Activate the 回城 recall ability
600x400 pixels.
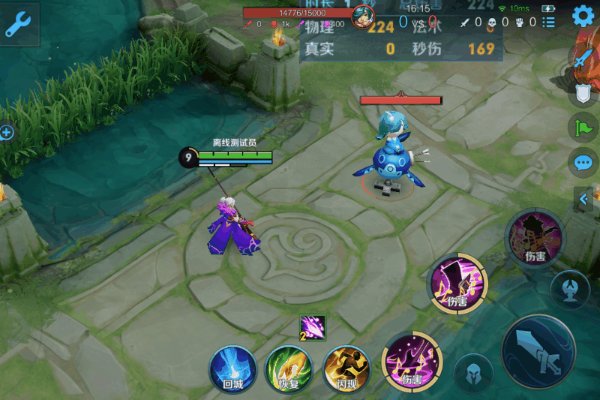[x=232, y=367]
